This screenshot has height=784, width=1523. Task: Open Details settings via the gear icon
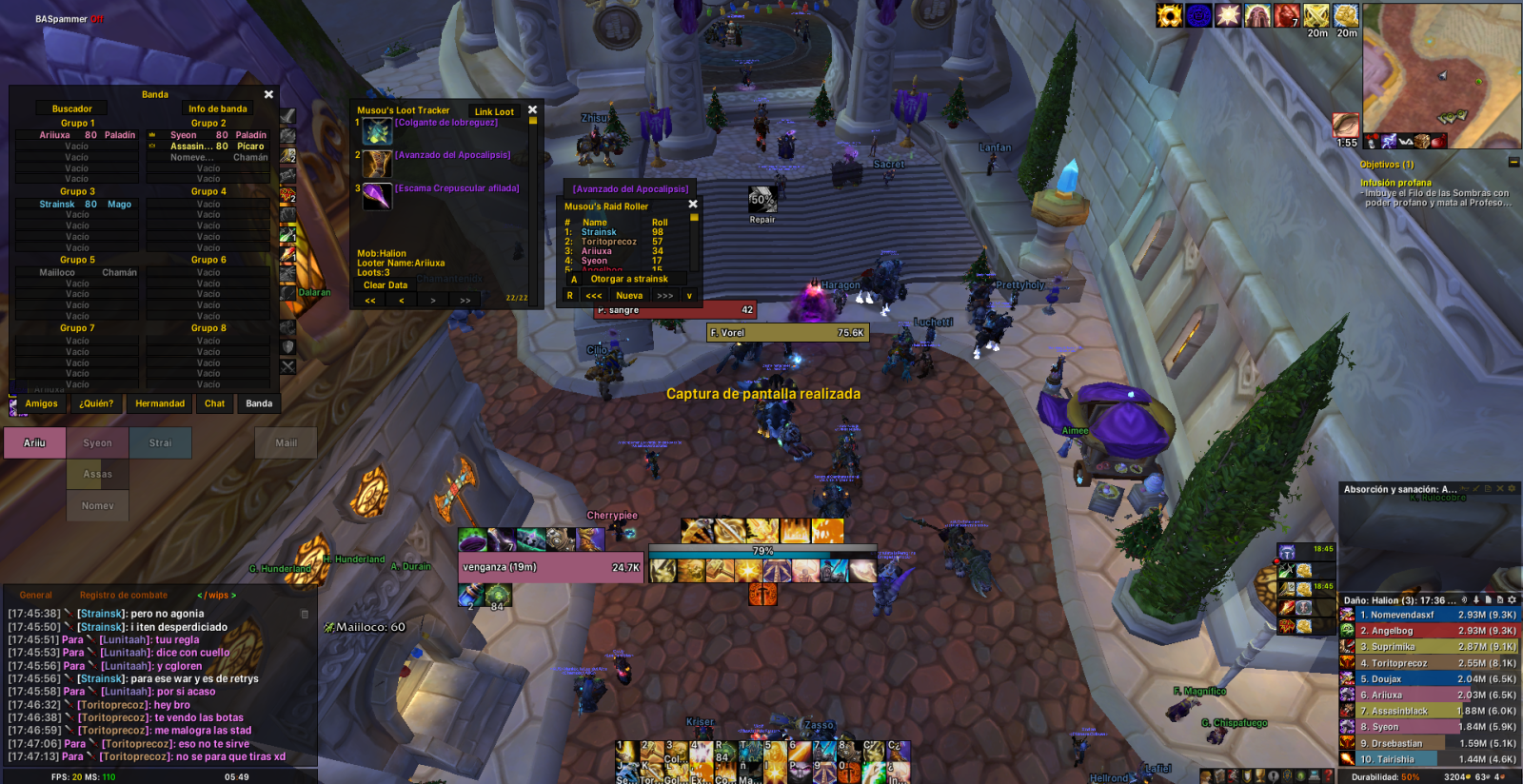pyautogui.click(x=1513, y=600)
